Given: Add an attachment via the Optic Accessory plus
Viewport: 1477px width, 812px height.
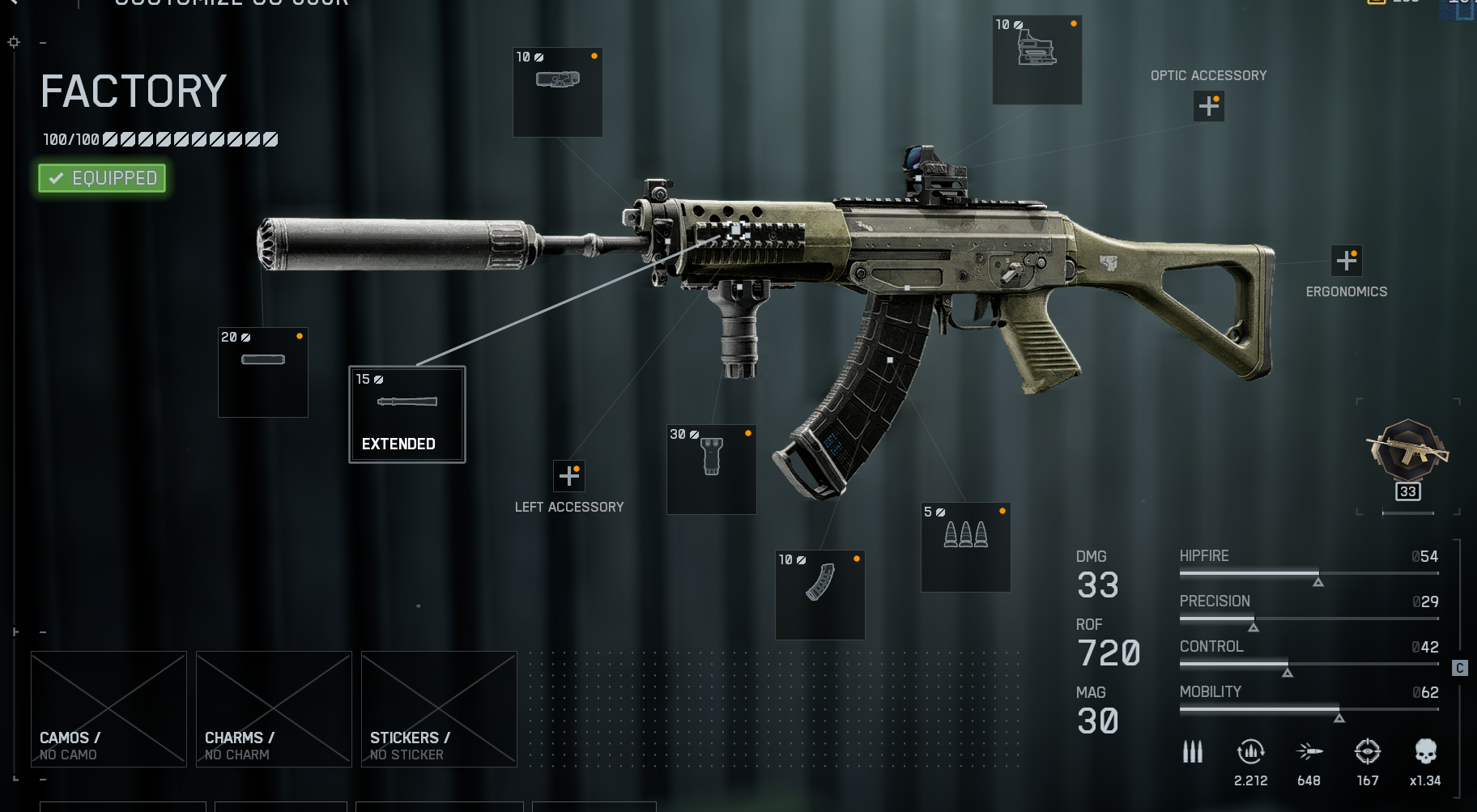Looking at the screenshot, I should click(x=1208, y=106).
